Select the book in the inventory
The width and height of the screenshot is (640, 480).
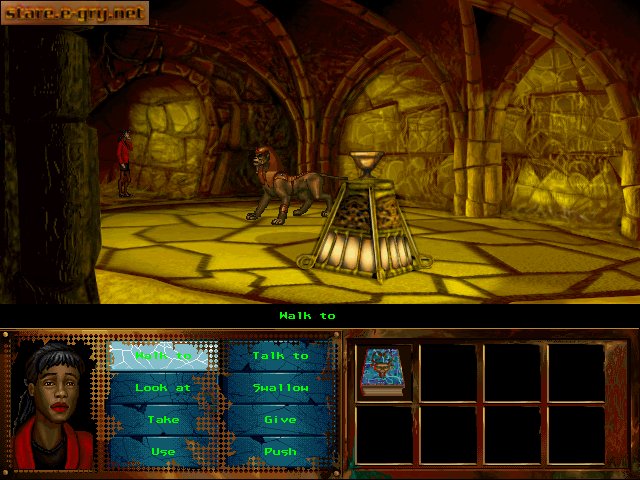(381, 371)
